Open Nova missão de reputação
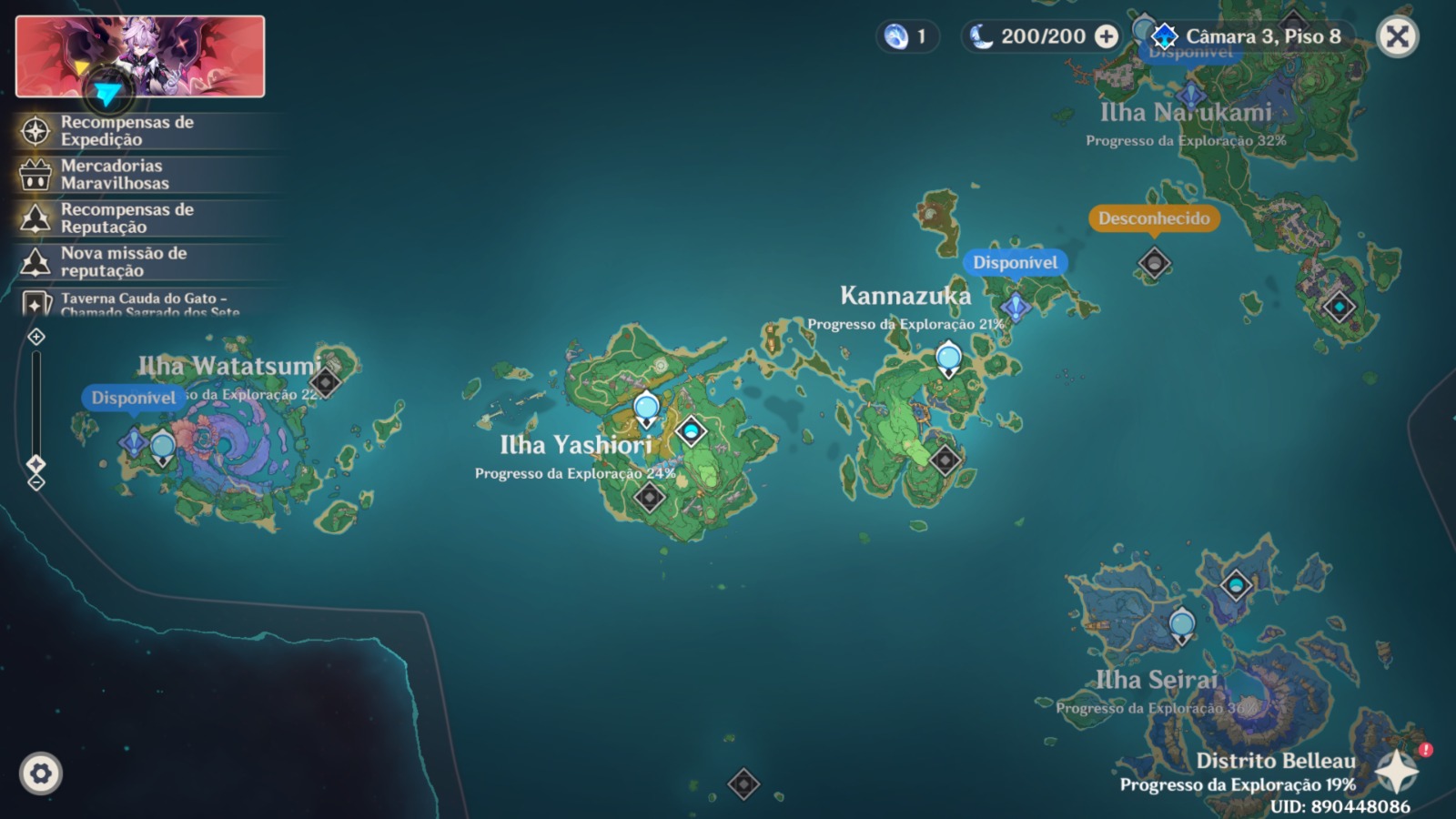This screenshot has height=819, width=1456. coord(124,262)
